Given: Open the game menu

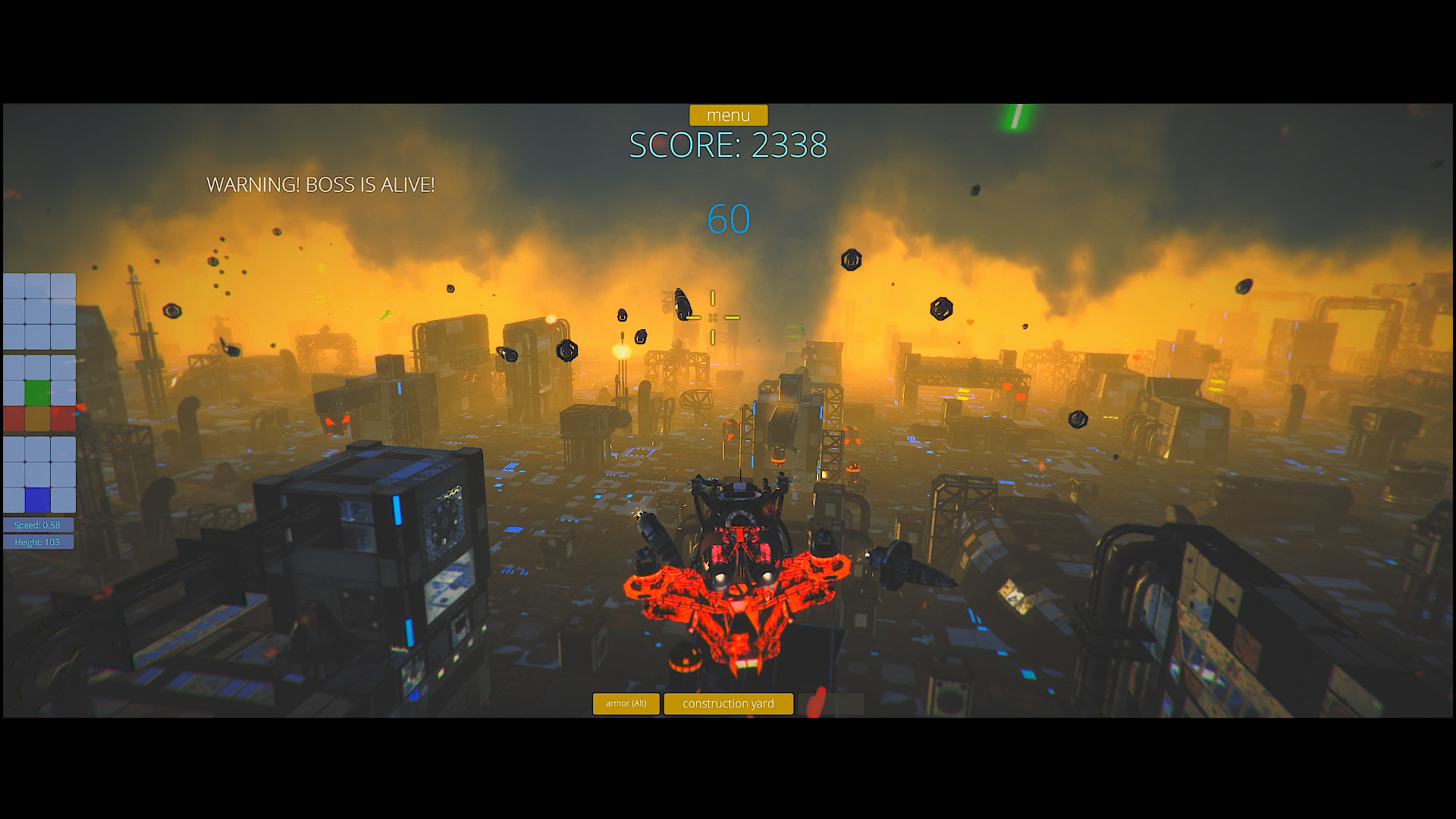Looking at the screenshot, I should [x=727, y=115].
